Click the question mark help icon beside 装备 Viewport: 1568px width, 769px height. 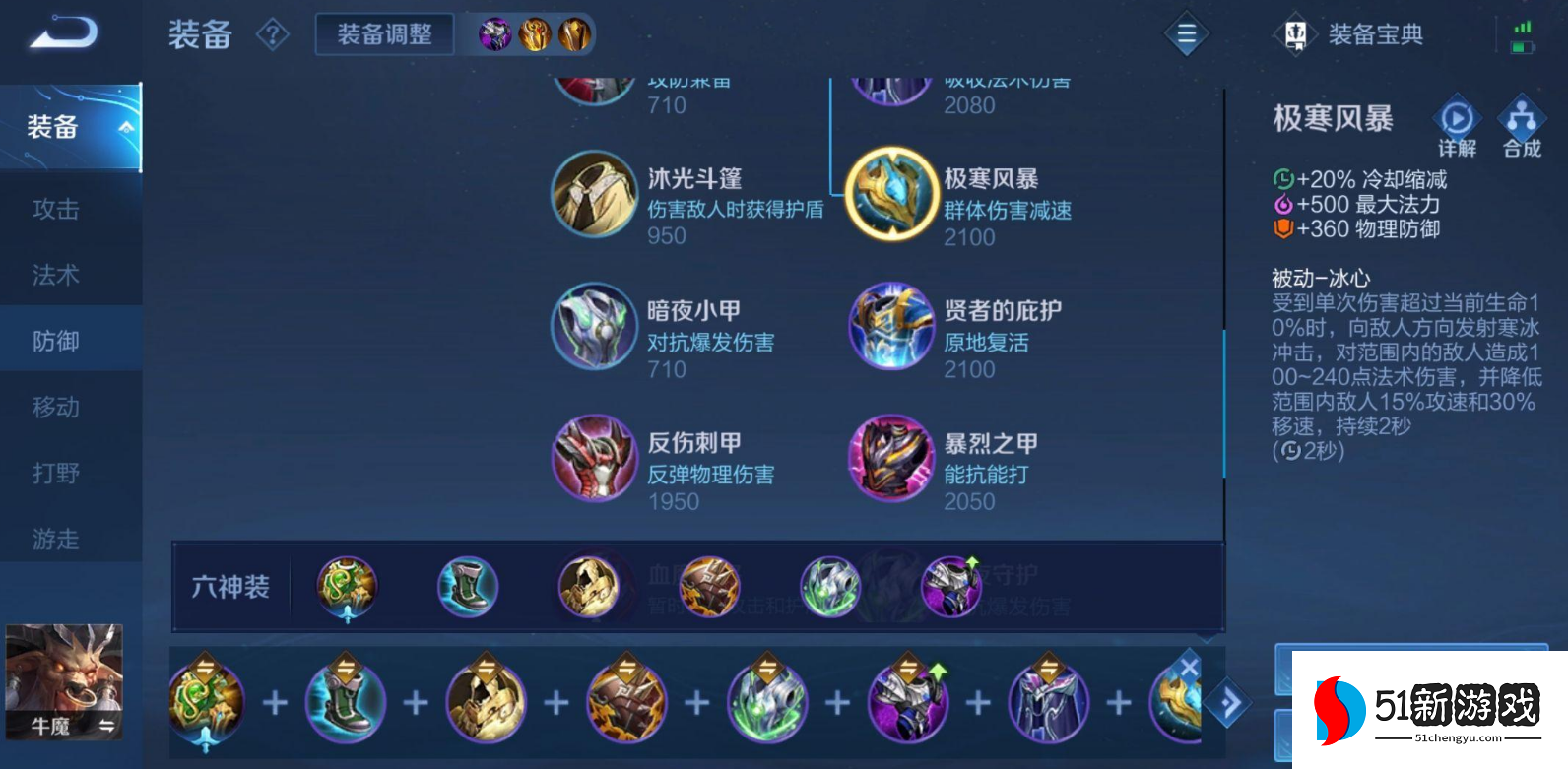click(x=273, y=33)
